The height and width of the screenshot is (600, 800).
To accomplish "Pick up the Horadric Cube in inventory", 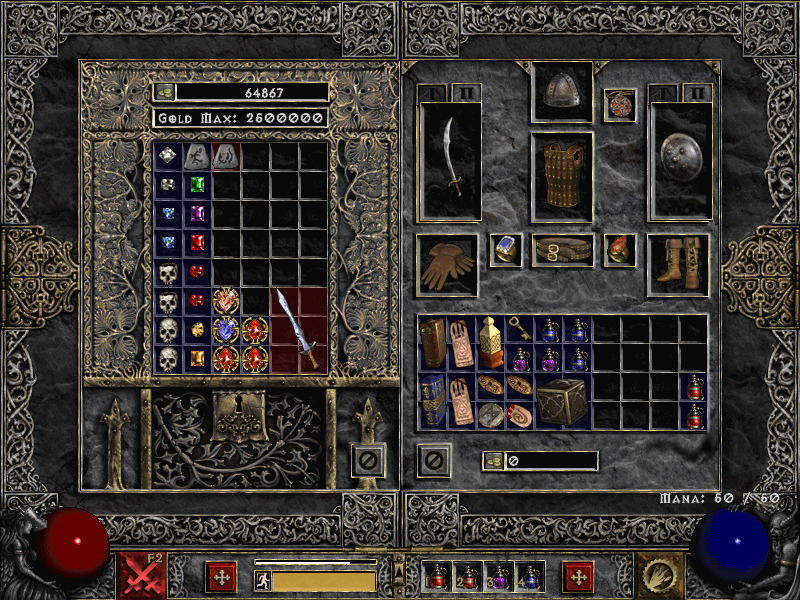I will [561, 401].
